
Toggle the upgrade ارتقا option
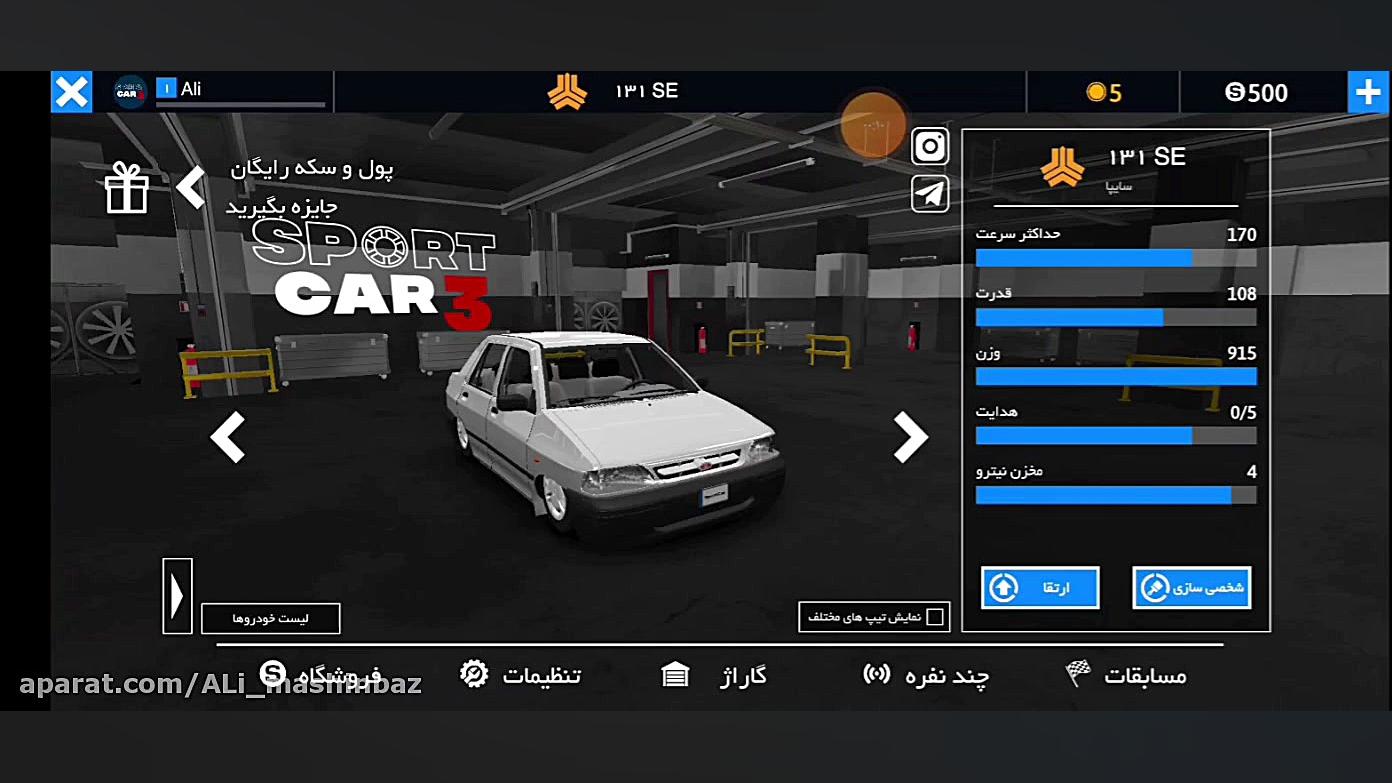click(1039, 587)
